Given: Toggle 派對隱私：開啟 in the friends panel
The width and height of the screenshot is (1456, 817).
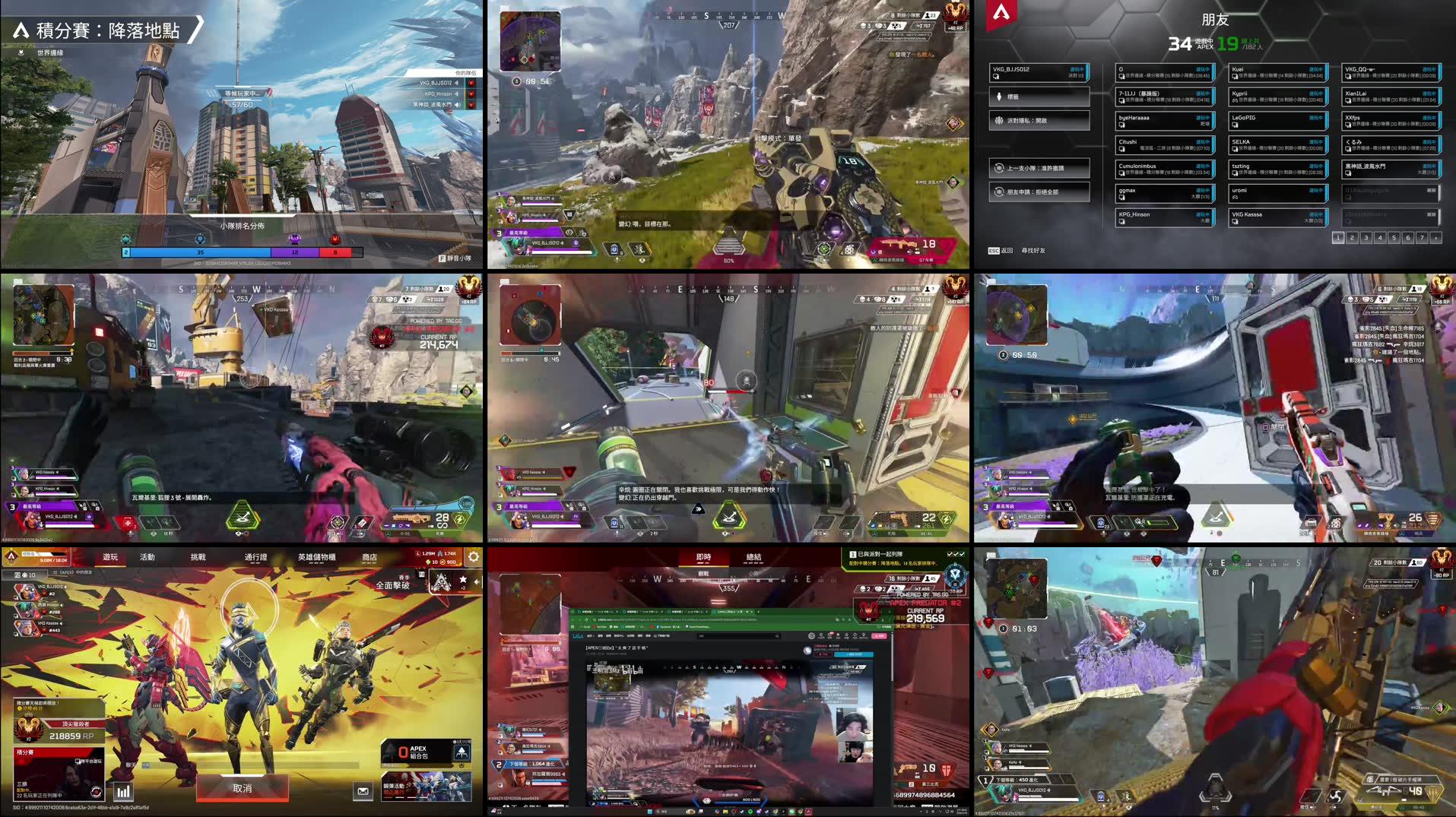Looking at the screenshot, I should [1039, 119].
